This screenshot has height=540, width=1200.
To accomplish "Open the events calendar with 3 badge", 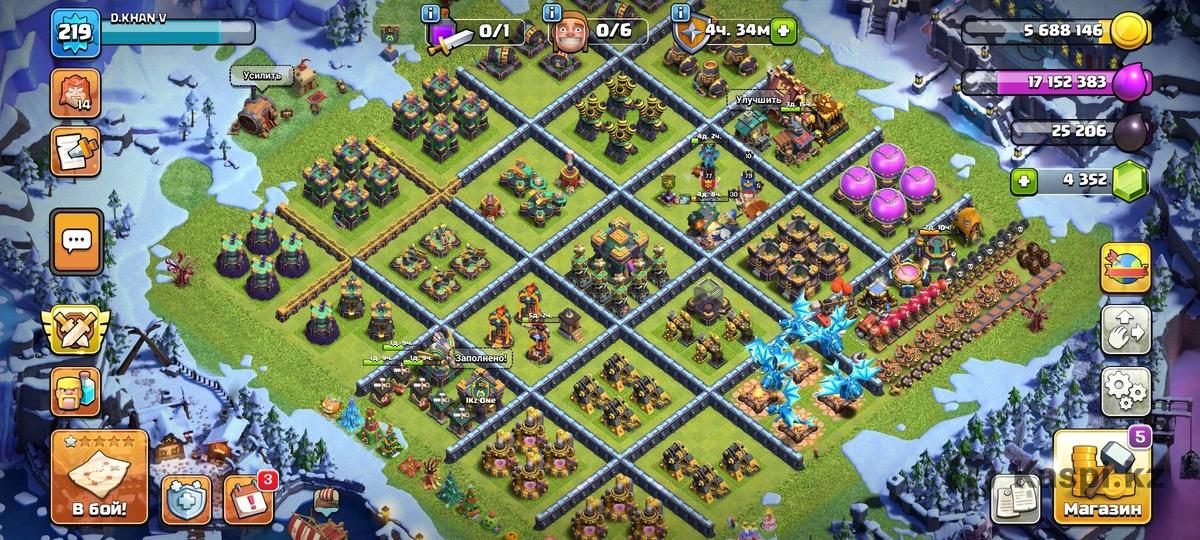I will 247,498.
